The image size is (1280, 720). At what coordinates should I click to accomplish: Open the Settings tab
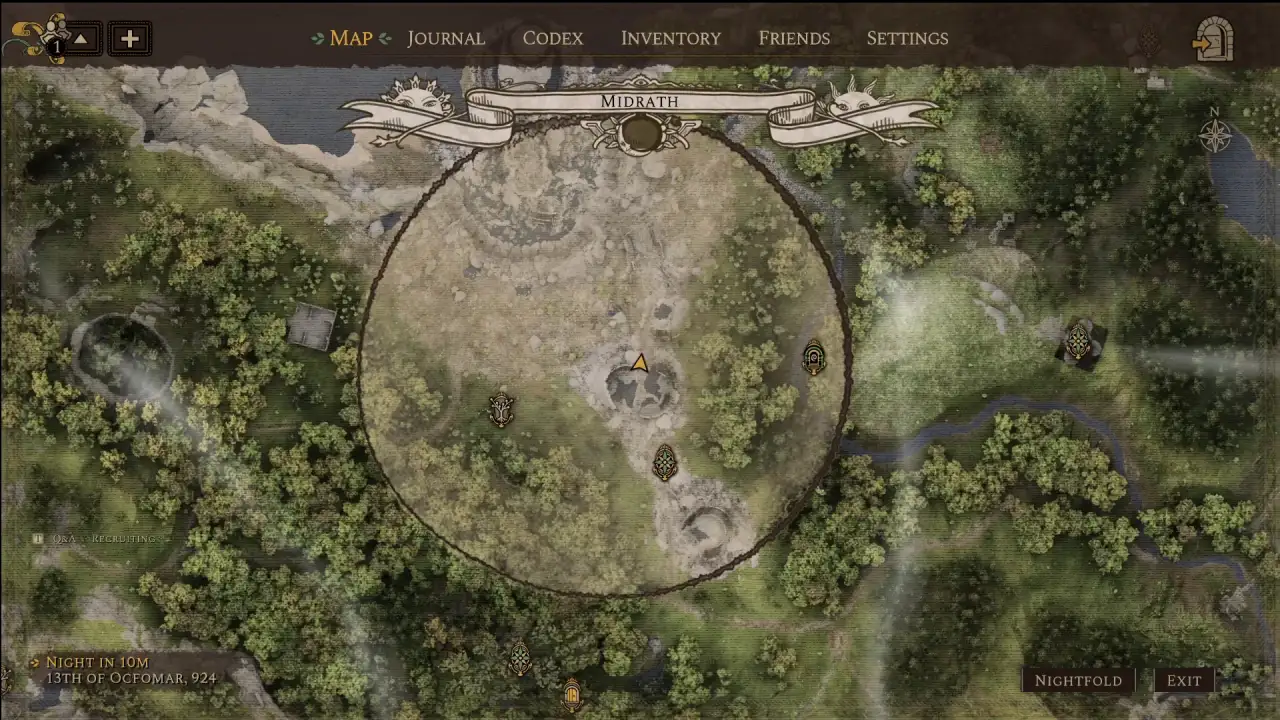[907, 38]
